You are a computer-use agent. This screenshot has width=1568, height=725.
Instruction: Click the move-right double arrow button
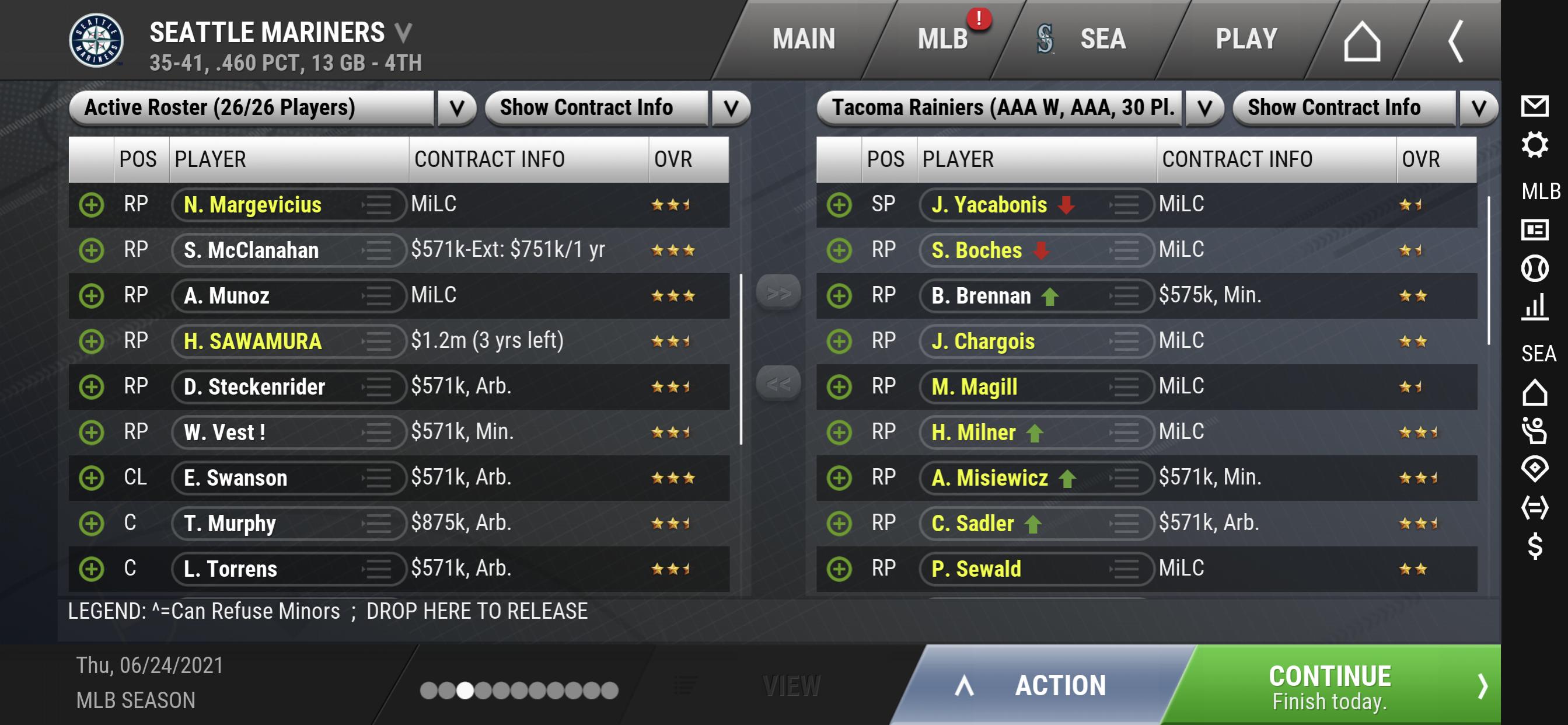point(778,294)
